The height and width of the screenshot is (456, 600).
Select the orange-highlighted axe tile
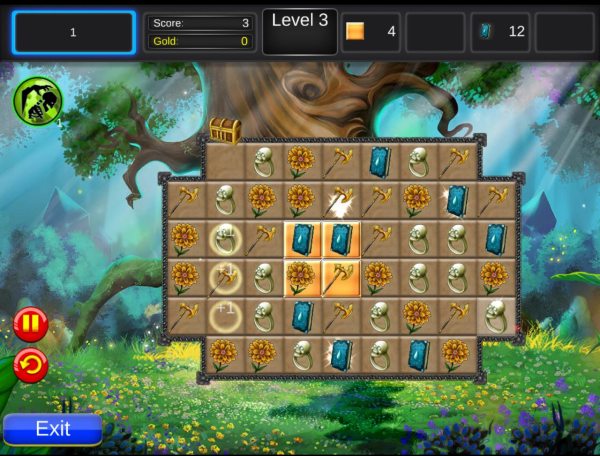(x=340, y=277)
